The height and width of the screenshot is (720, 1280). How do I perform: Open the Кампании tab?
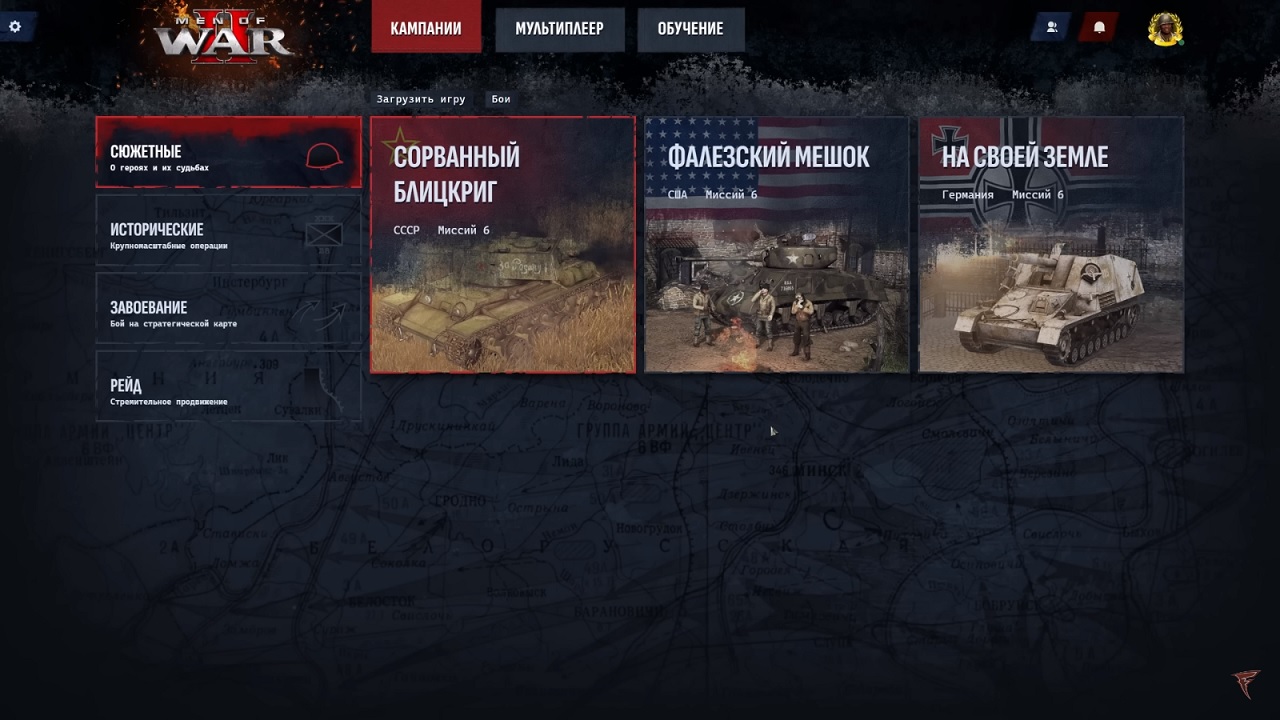pyautogui.click(x=426, y=29)
